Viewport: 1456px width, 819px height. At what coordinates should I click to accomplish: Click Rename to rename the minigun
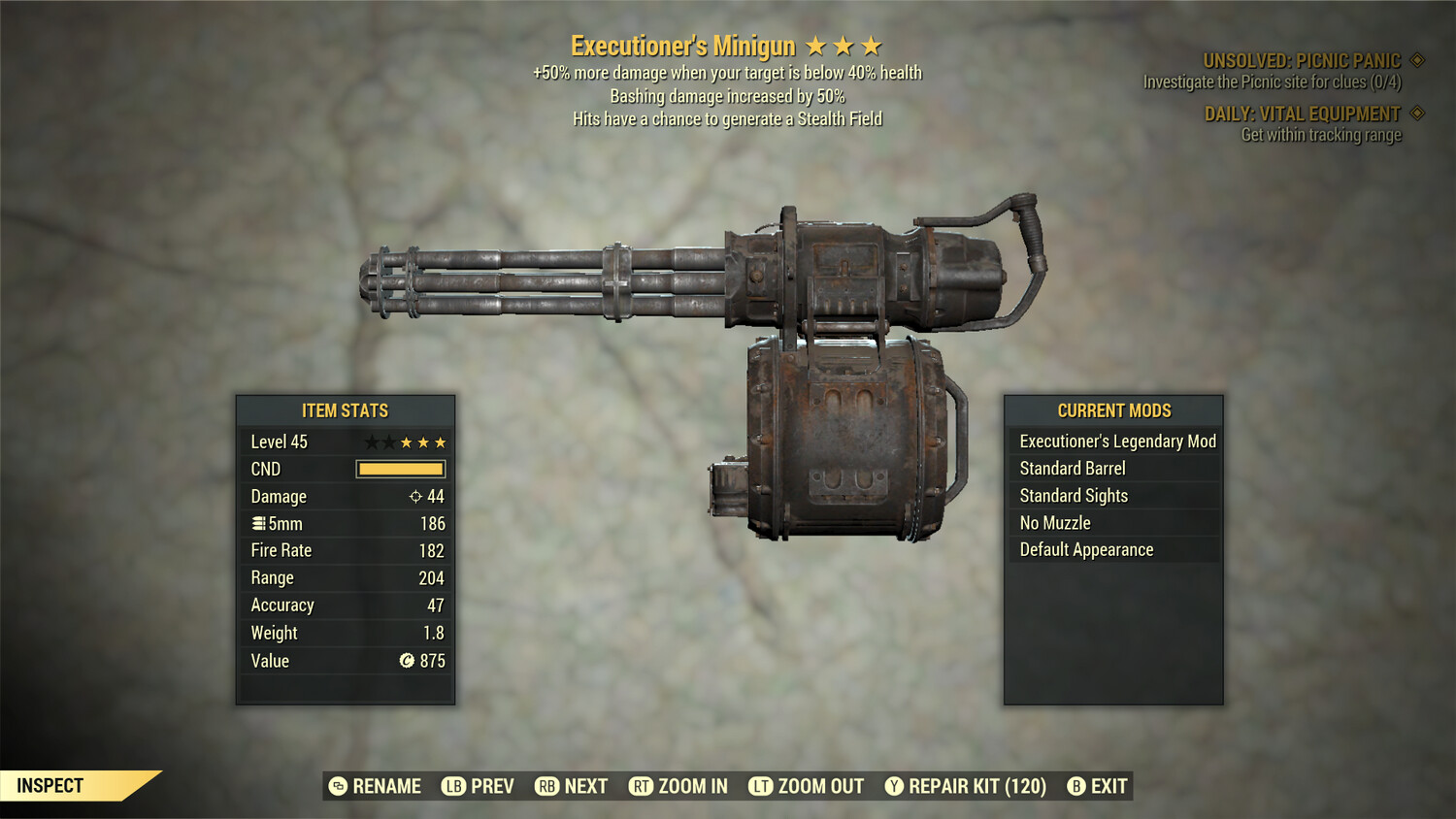385,786
